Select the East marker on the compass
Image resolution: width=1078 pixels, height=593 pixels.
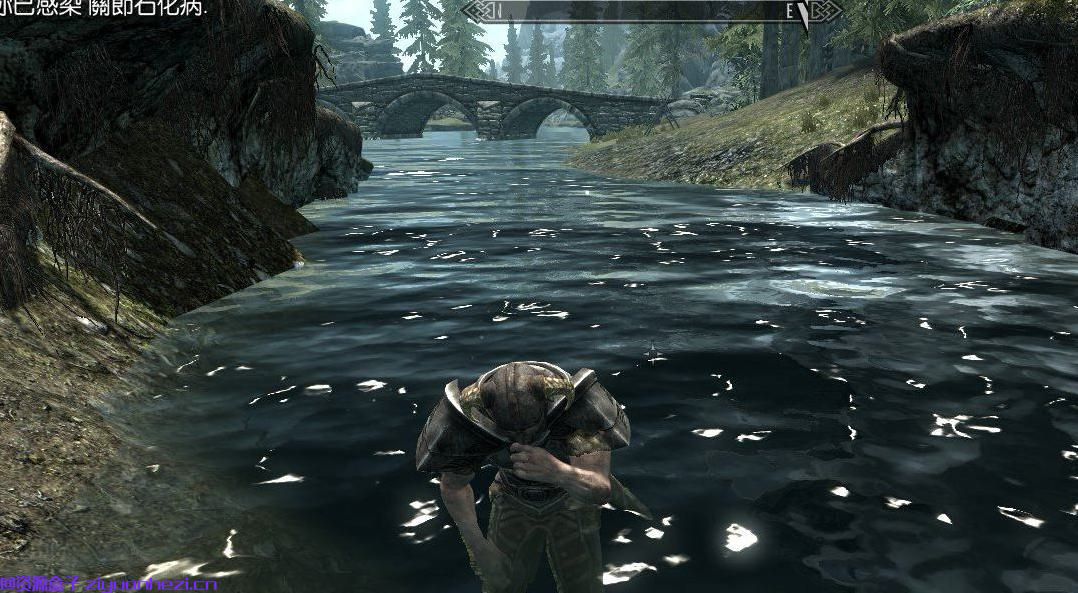tap(790, 12)
